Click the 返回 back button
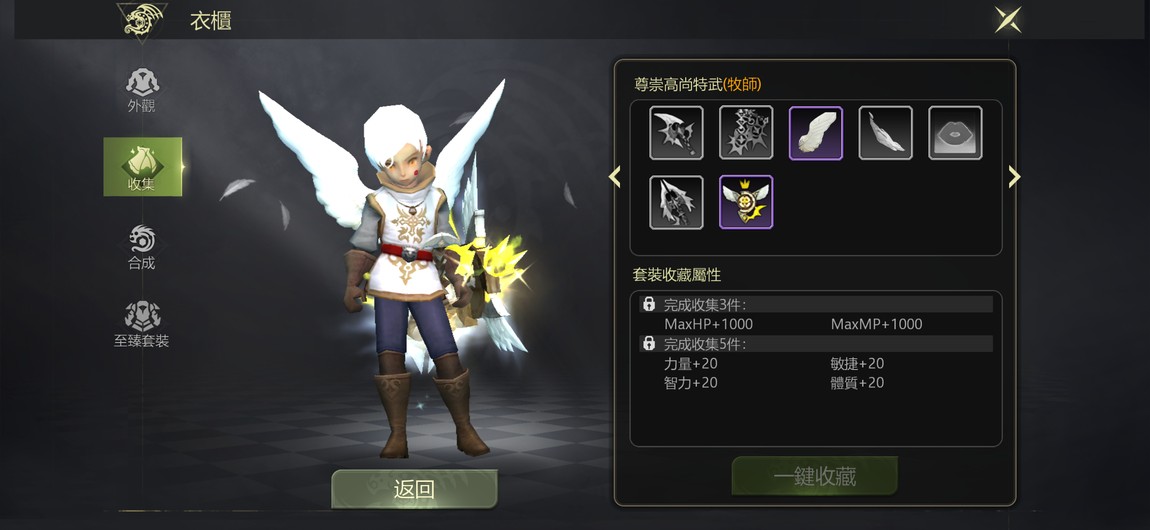Viewport: 1150px width, 530px height. [414, 489]
